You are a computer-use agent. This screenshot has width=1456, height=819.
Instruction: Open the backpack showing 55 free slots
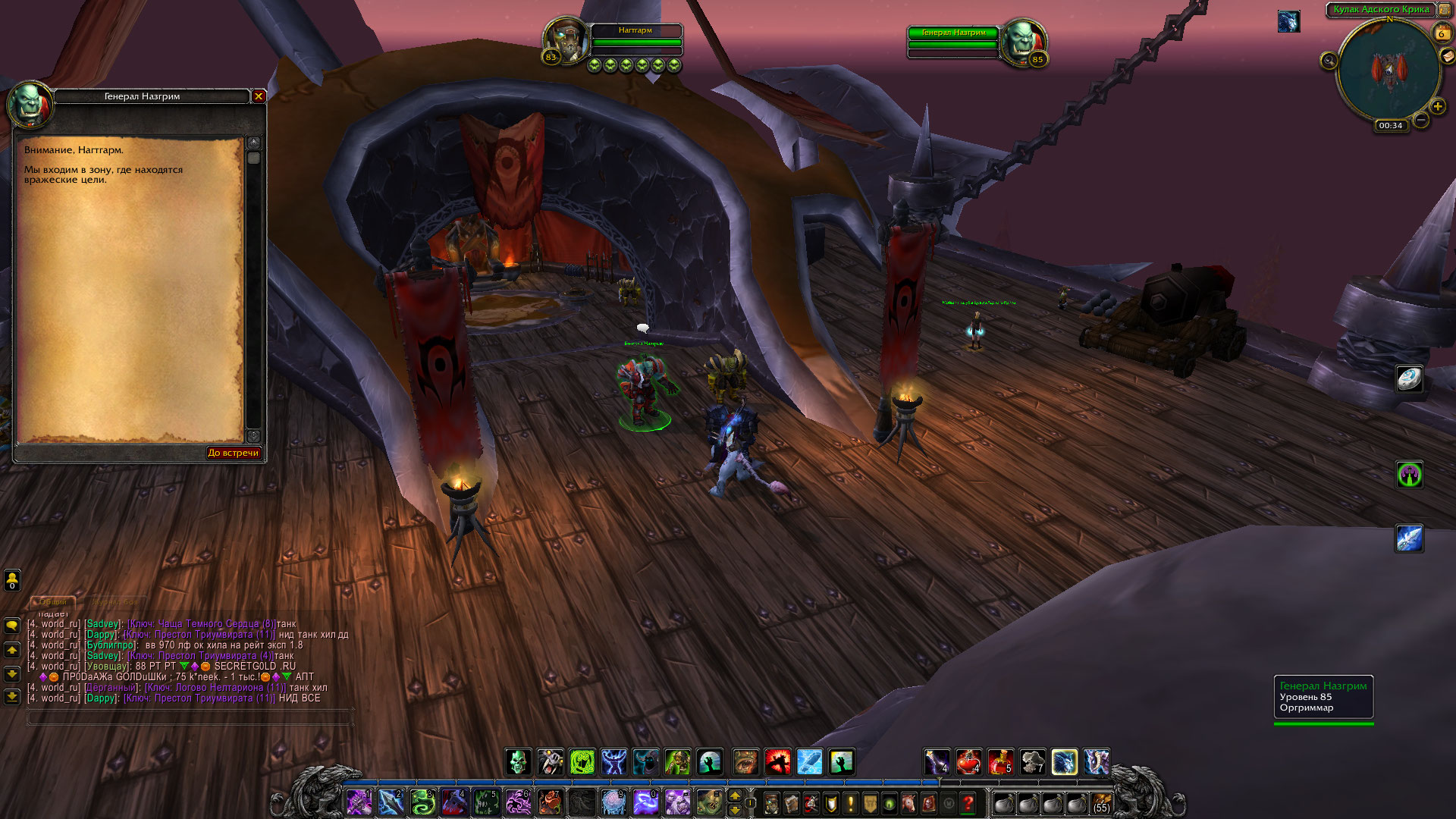(1101, 803)
